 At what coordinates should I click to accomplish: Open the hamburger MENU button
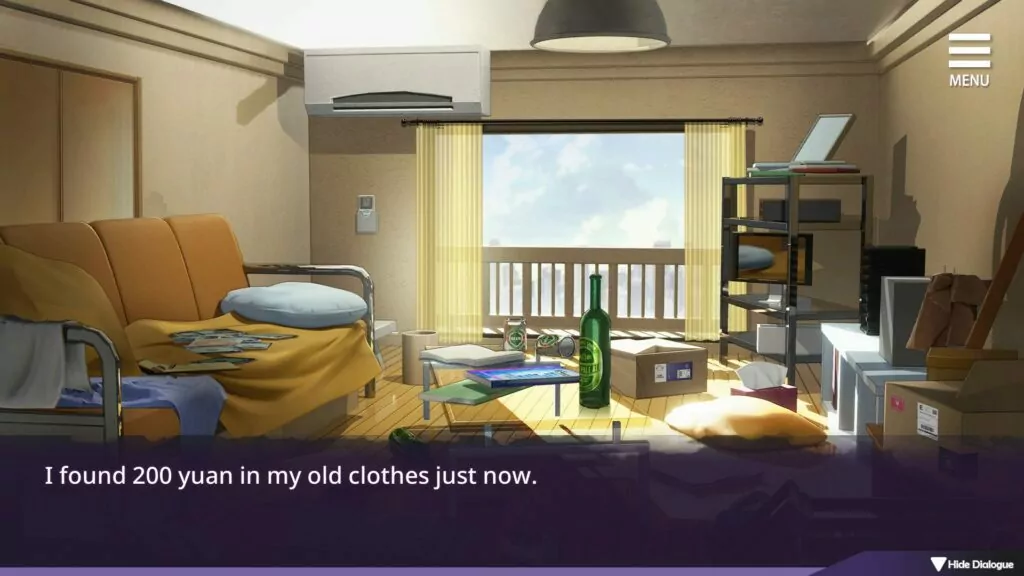click(969, 58)
